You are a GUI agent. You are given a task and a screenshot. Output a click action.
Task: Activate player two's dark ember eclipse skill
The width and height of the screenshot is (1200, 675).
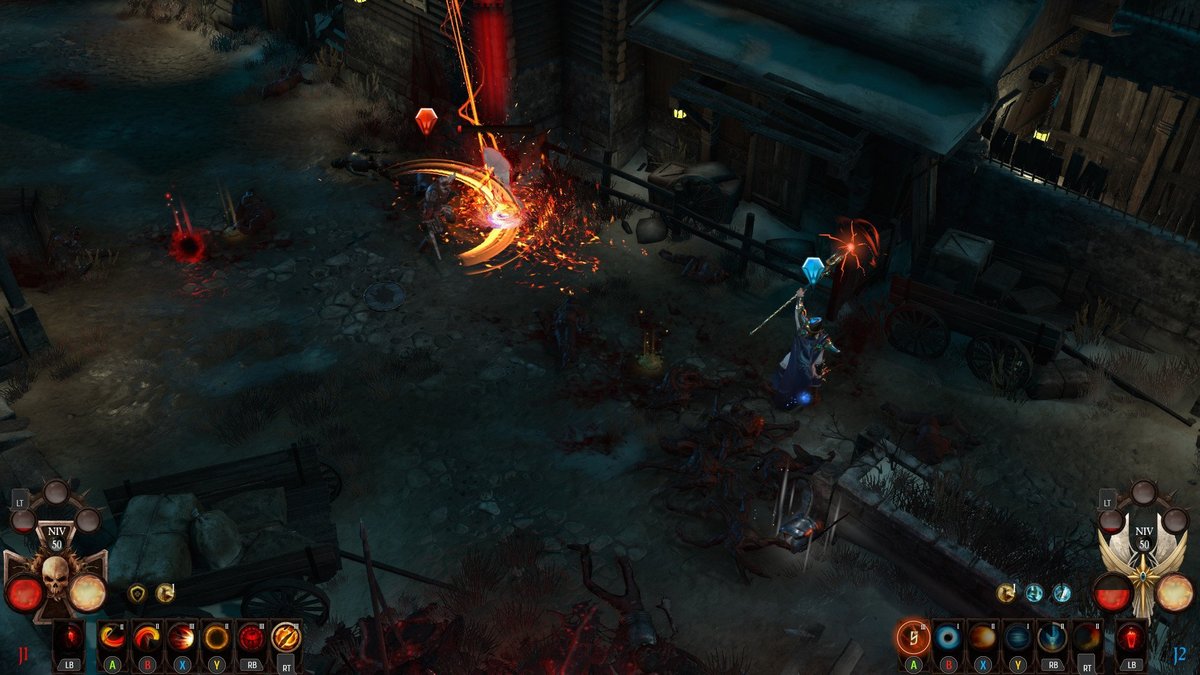tap(1087, 636)
